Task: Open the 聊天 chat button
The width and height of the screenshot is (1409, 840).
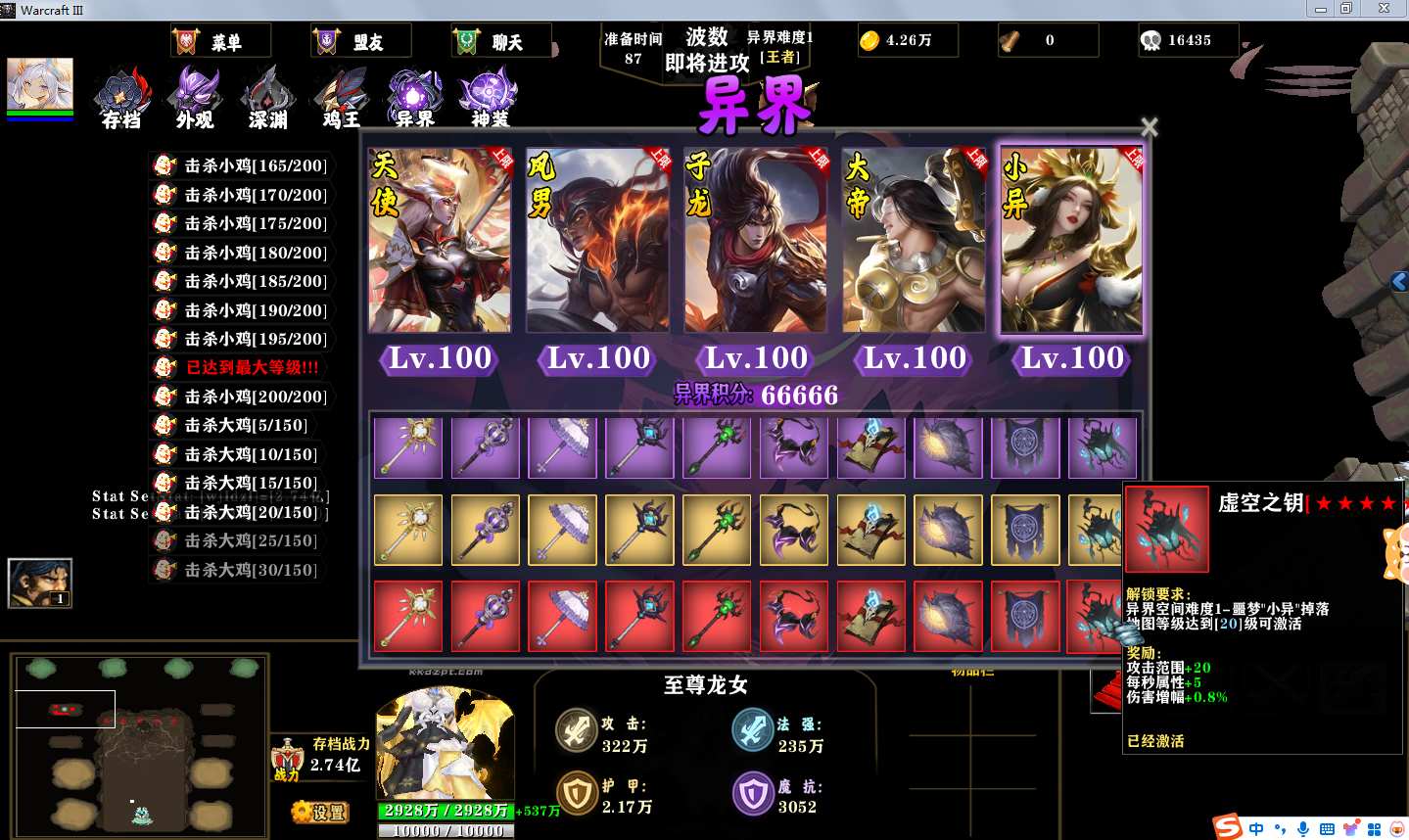Action: [500, 42]
